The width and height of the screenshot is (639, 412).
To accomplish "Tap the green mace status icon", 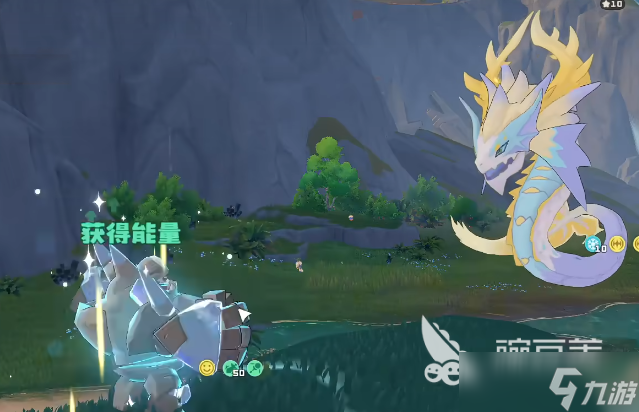I will (255, 368).
